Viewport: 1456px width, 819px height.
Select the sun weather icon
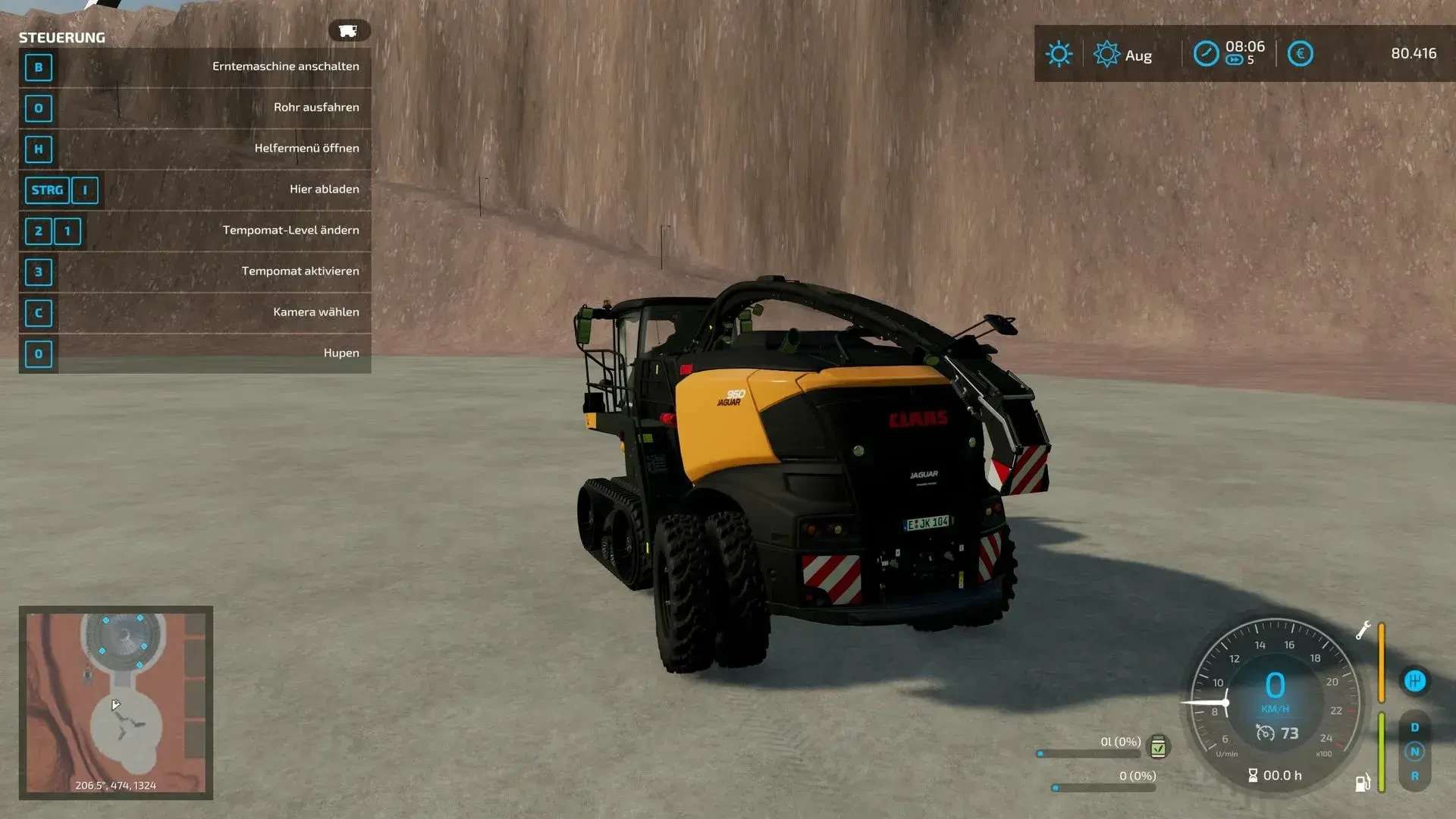click(x=1059, y=54)
